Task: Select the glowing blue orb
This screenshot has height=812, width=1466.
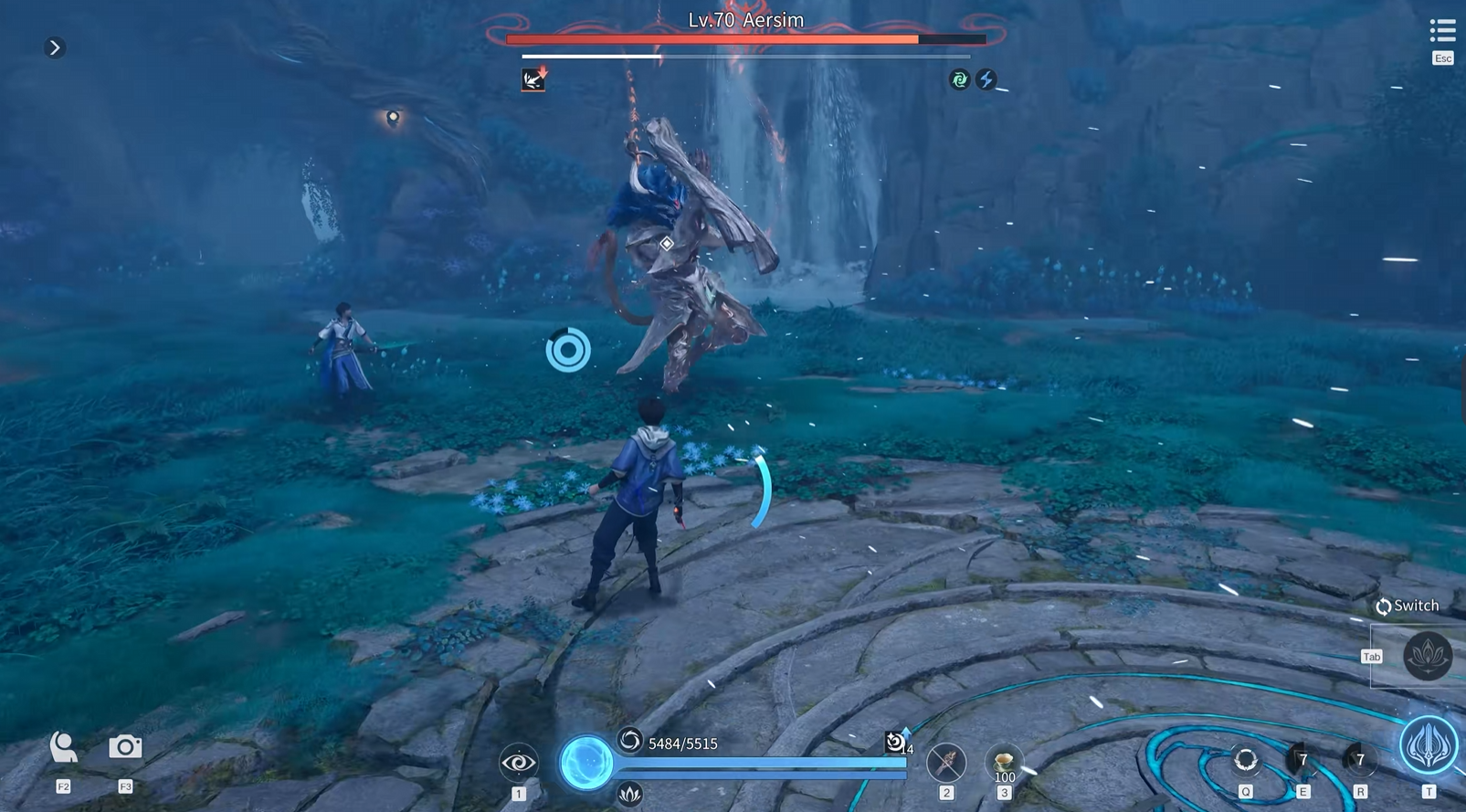Action: click(585, 762)
